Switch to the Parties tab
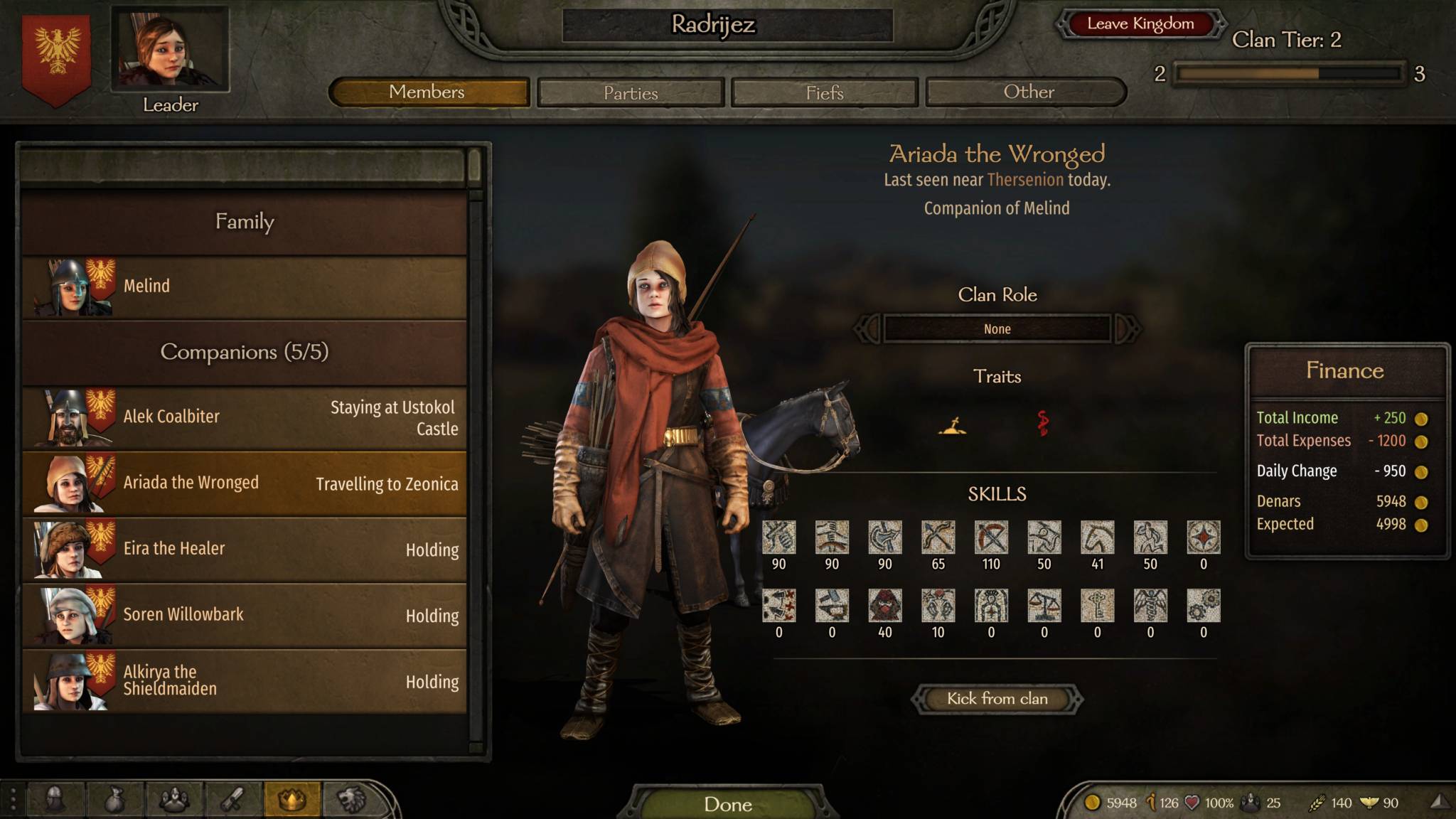 pos(631,92)
